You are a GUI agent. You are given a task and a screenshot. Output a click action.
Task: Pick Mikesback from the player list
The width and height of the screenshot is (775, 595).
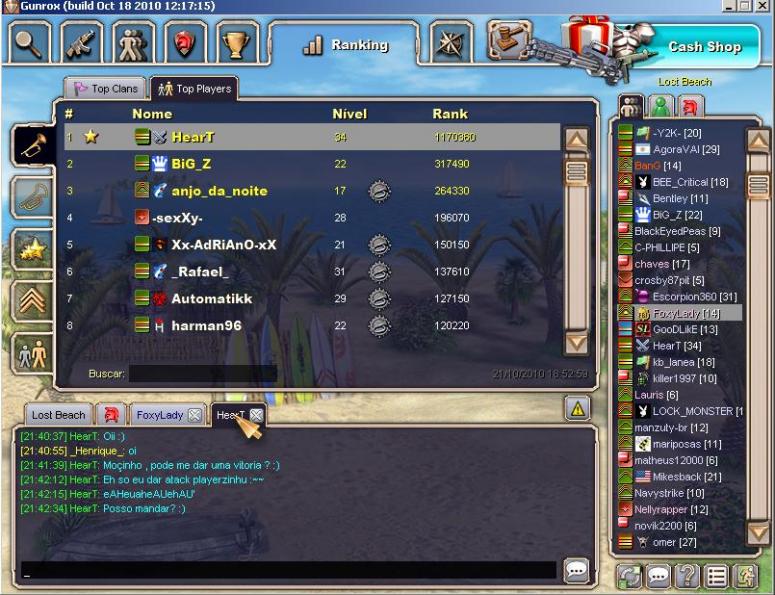pos(675,477)
